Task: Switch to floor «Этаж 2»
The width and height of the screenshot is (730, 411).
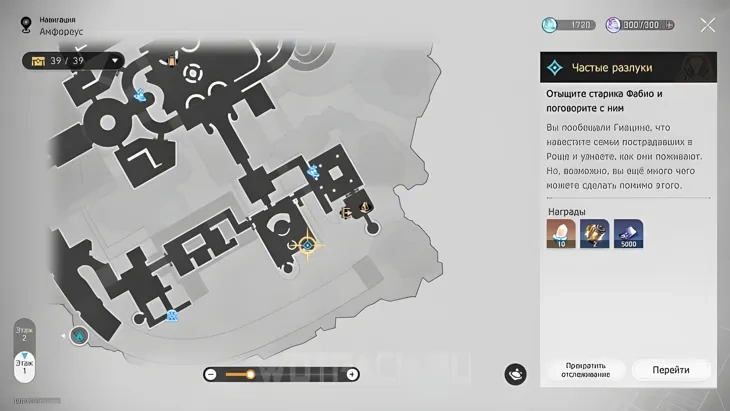Action: (x=24, y=335)
